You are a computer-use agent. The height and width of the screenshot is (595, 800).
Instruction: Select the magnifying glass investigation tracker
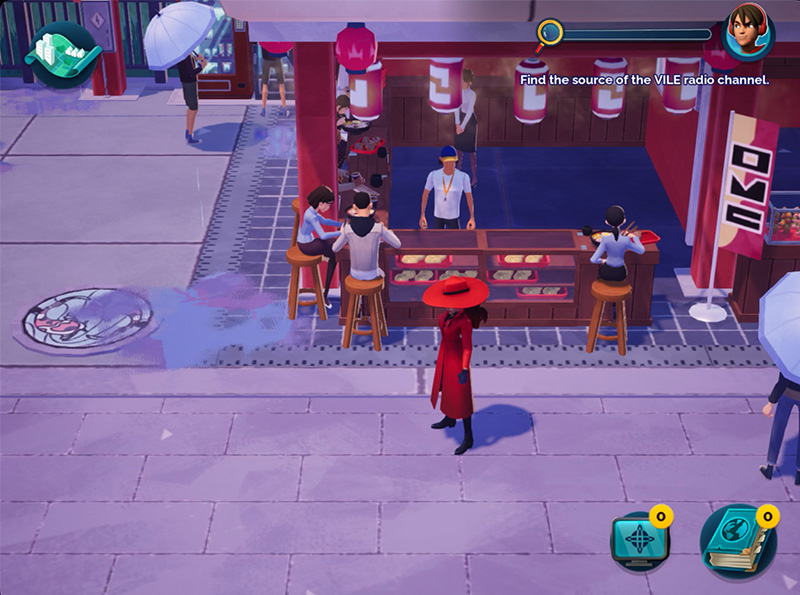coord(549,33)
